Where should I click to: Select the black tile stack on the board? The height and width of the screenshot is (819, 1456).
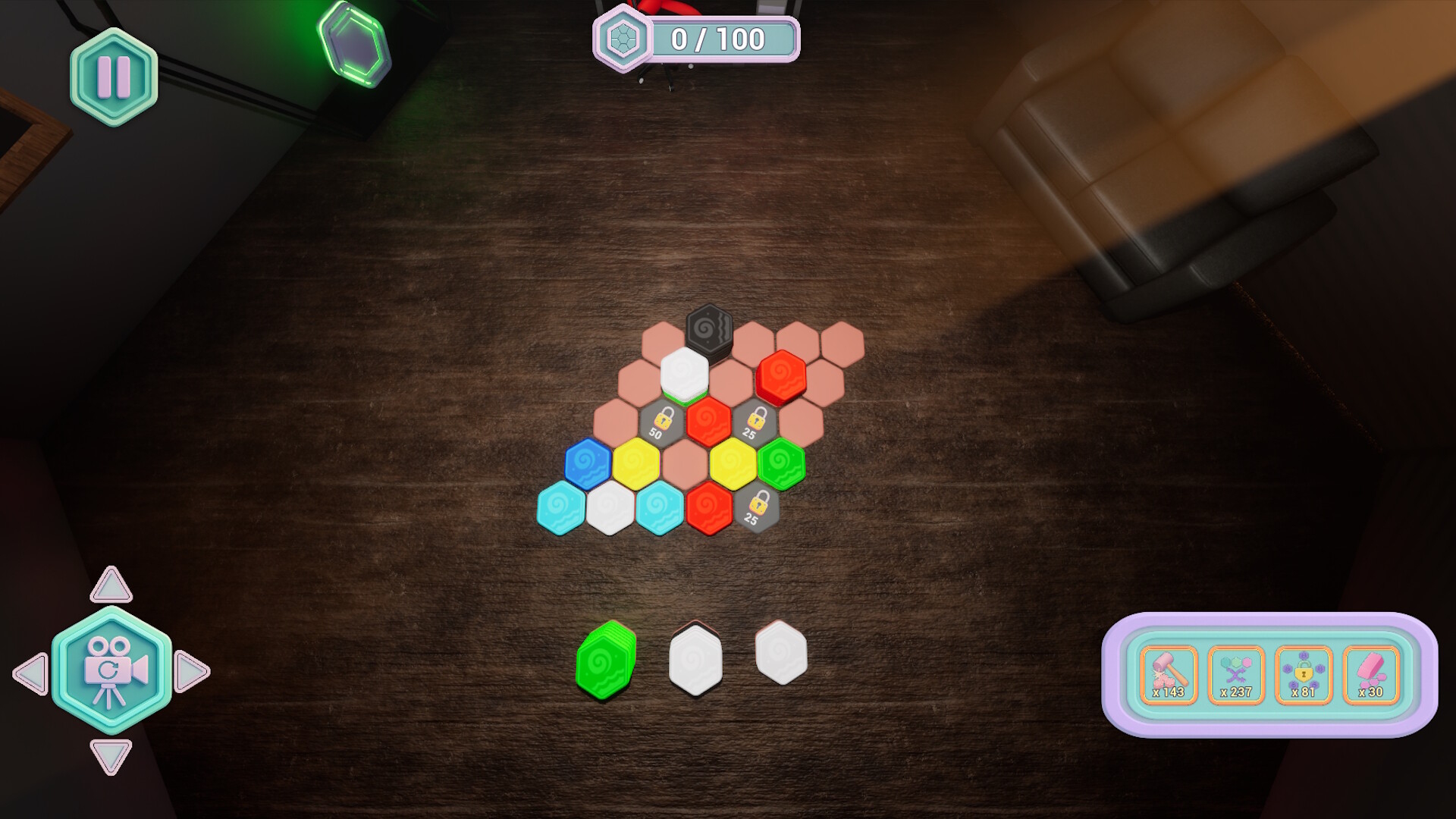point(709,328)
